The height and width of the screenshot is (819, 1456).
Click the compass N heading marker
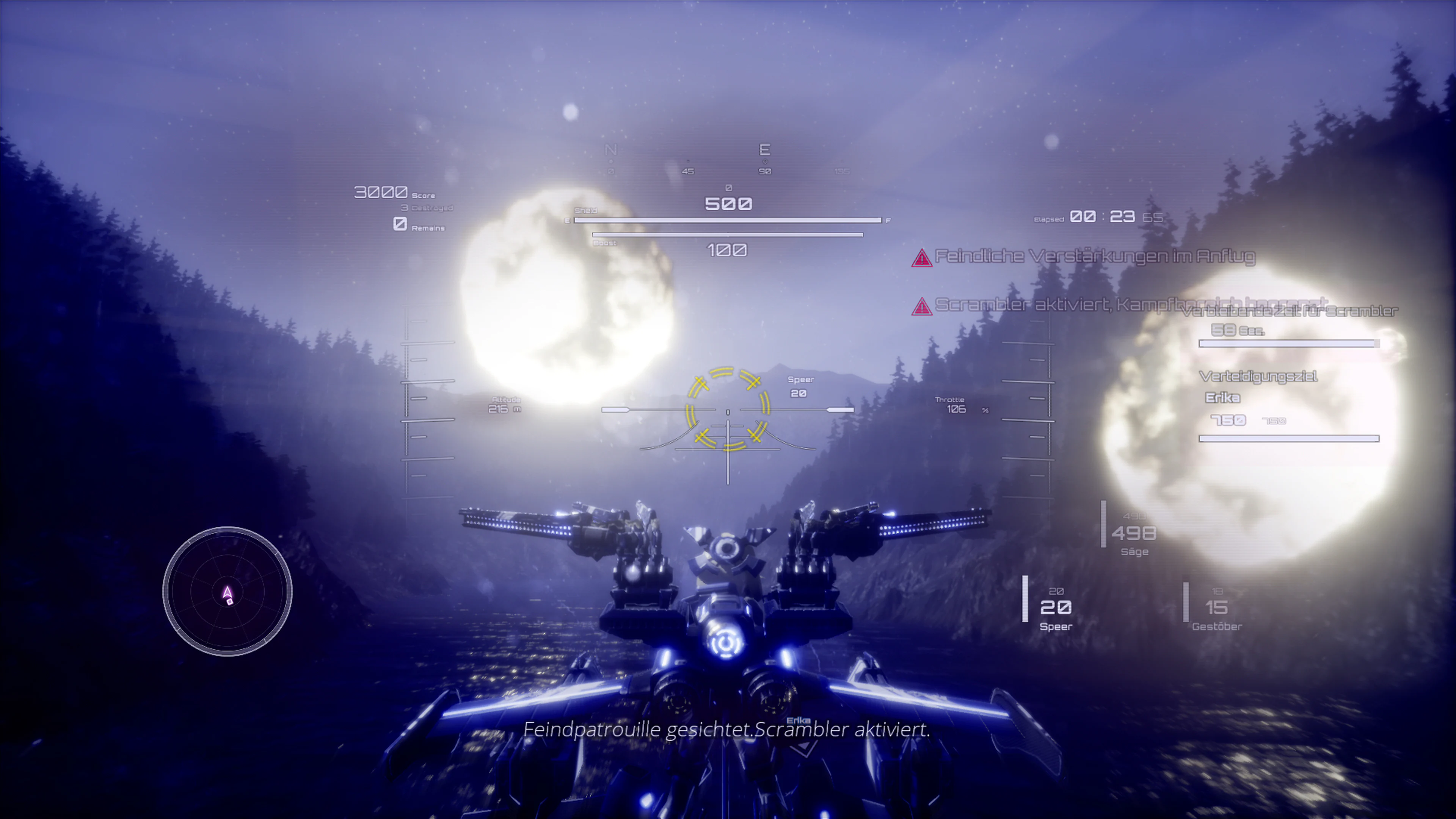pos(610,150)
